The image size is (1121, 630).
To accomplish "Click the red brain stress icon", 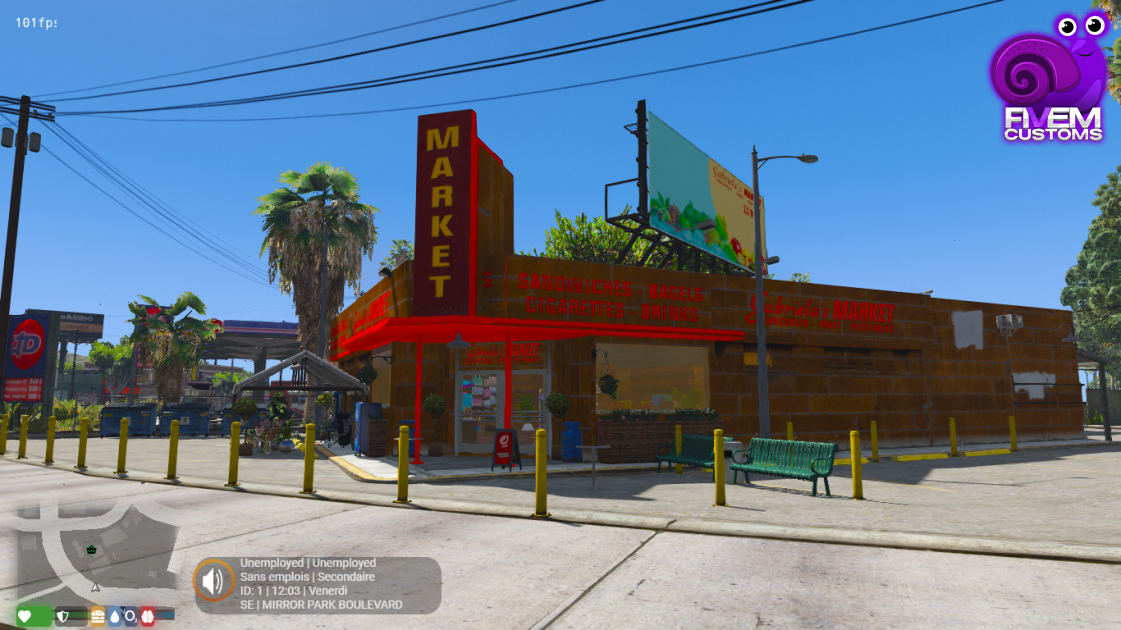I will click(x=147, y=616).
